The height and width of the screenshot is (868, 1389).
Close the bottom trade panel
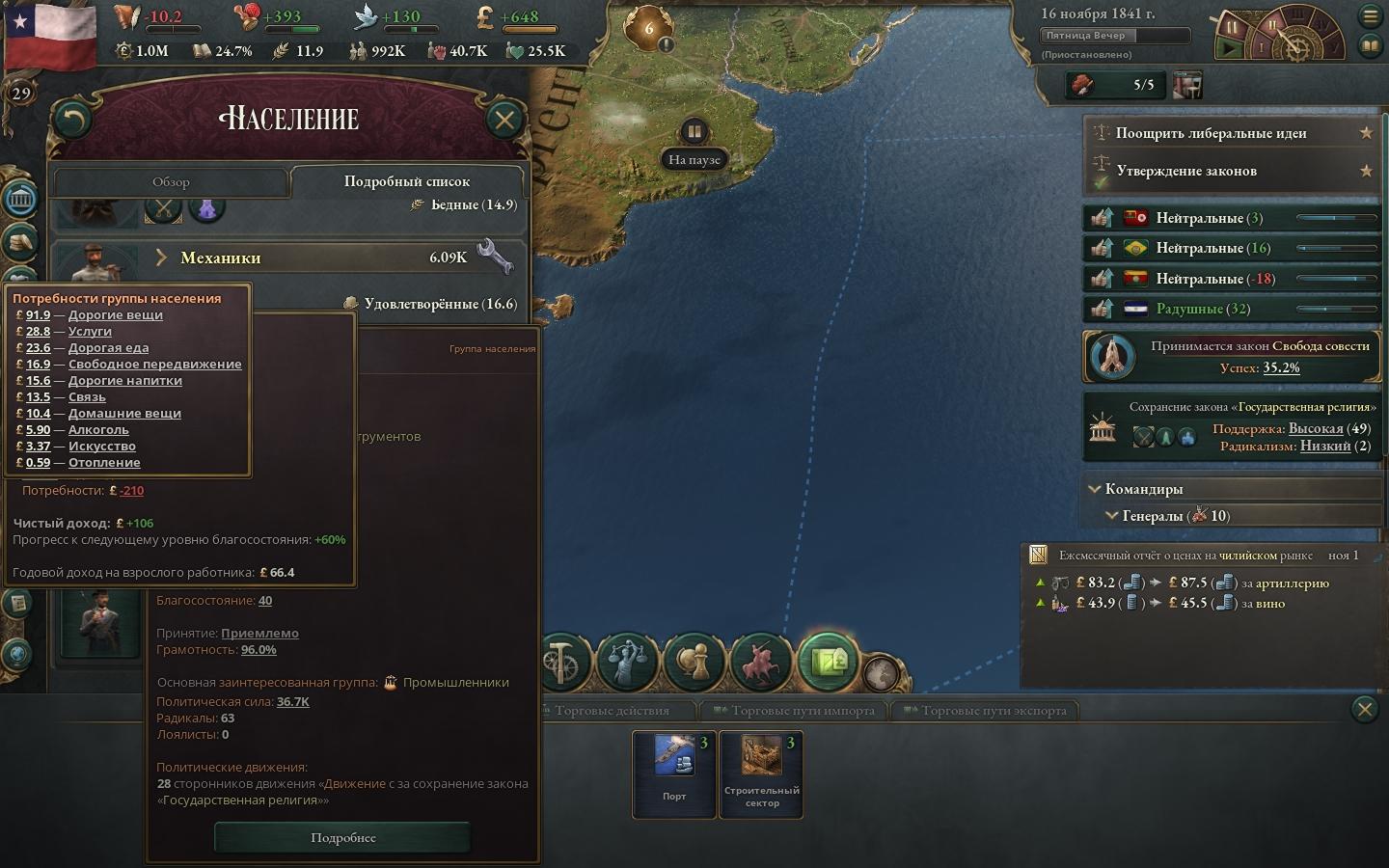1364,711
